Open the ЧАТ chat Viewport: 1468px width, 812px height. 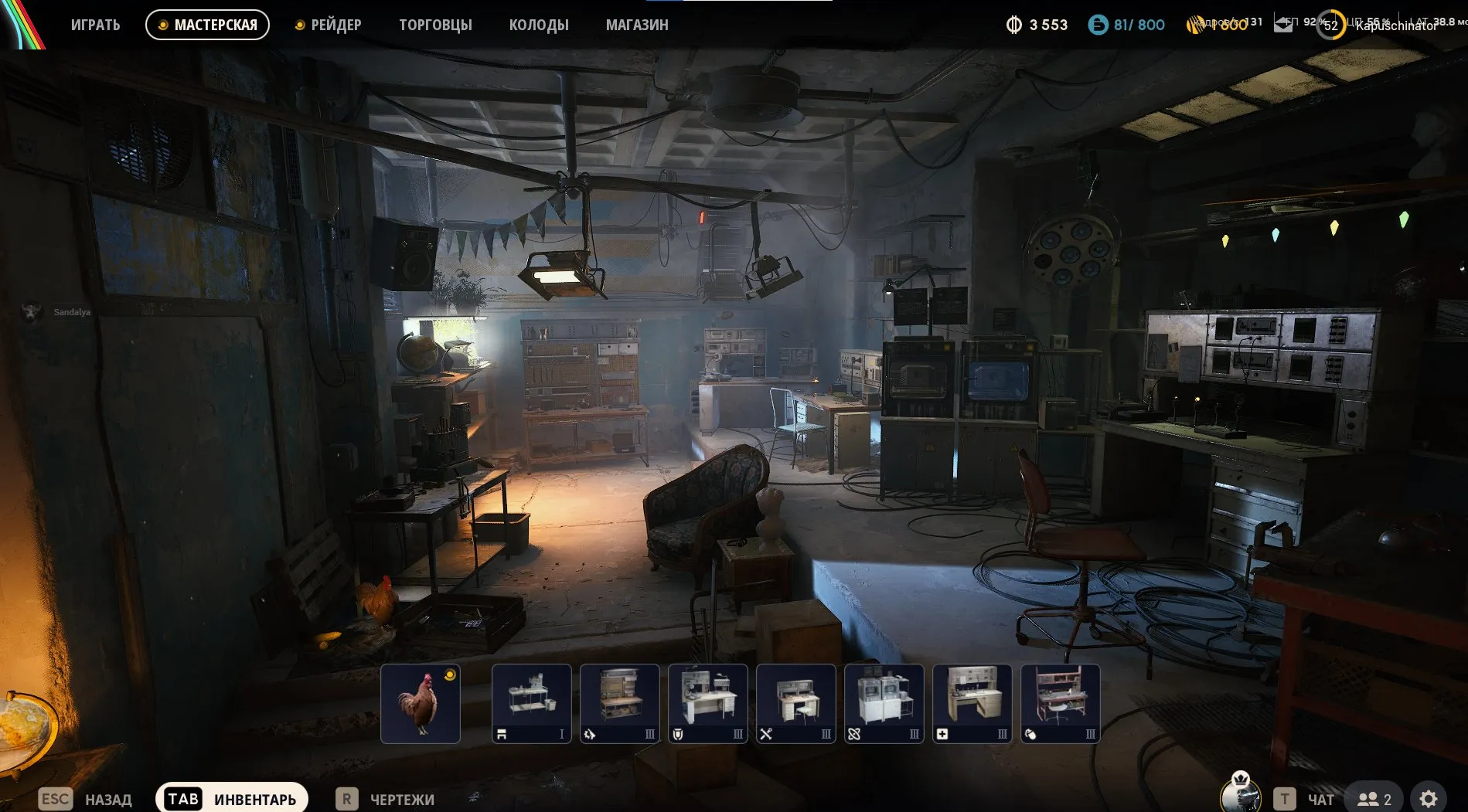[x=1306, y=799]
